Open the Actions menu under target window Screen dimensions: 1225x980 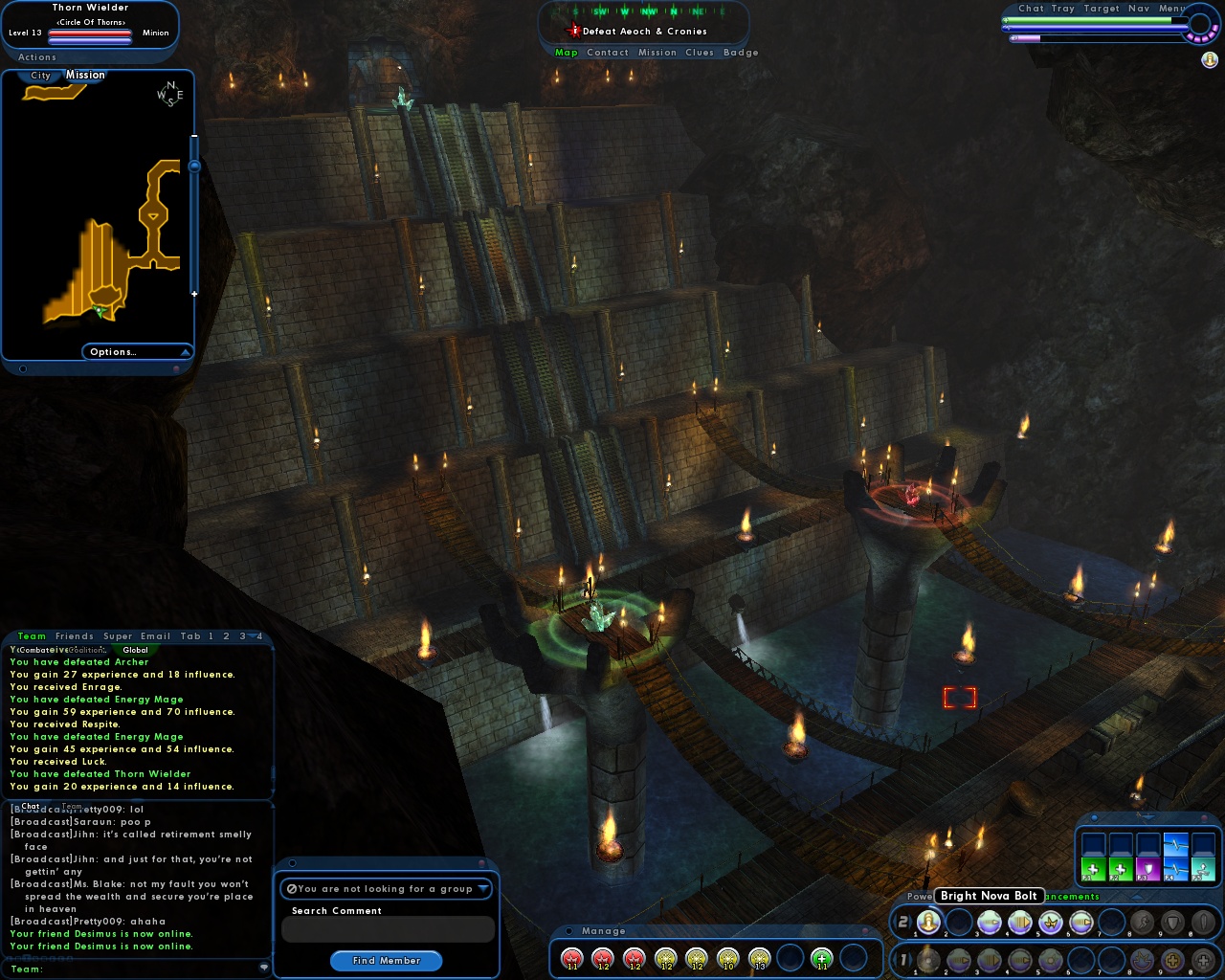(x=37, y=57)
